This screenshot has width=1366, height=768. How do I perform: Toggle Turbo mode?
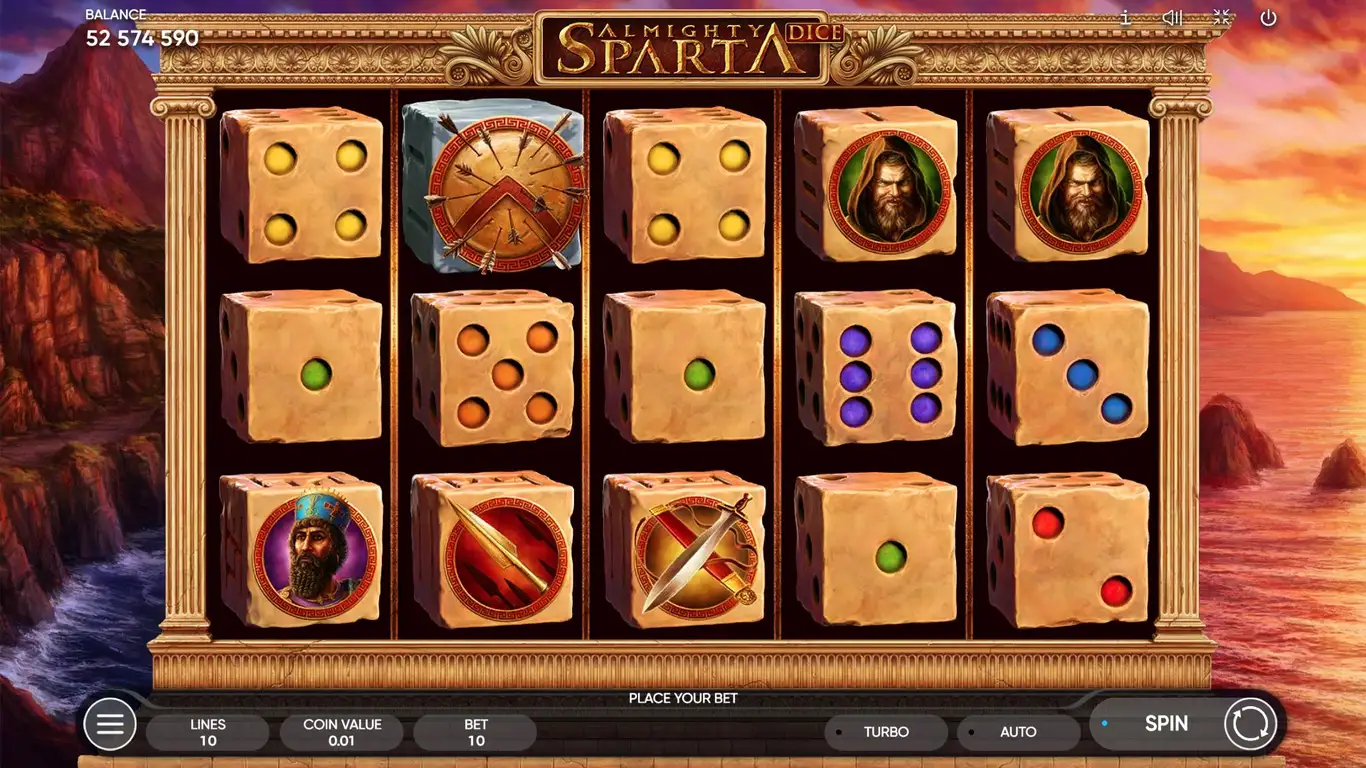[x=885, y=732]
